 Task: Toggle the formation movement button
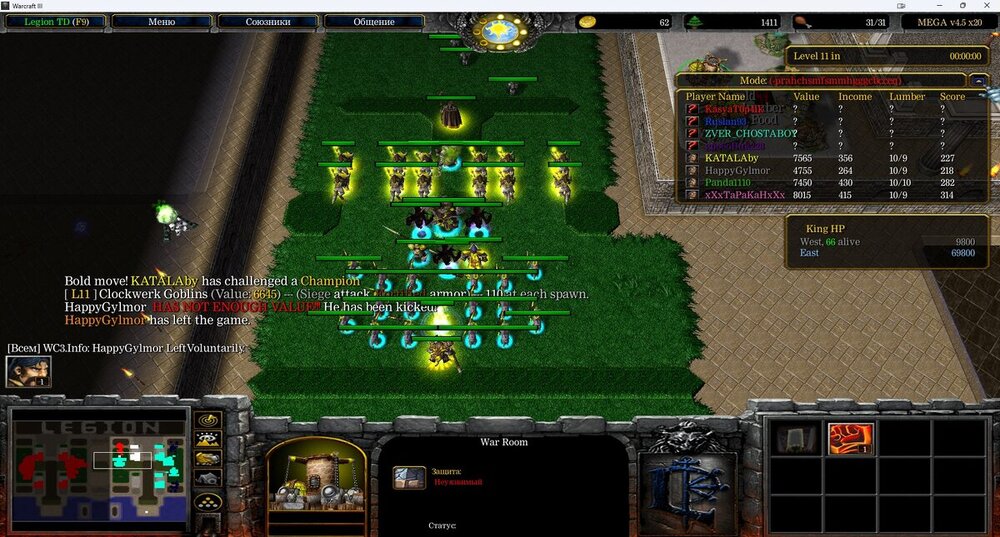coord(208,503)
